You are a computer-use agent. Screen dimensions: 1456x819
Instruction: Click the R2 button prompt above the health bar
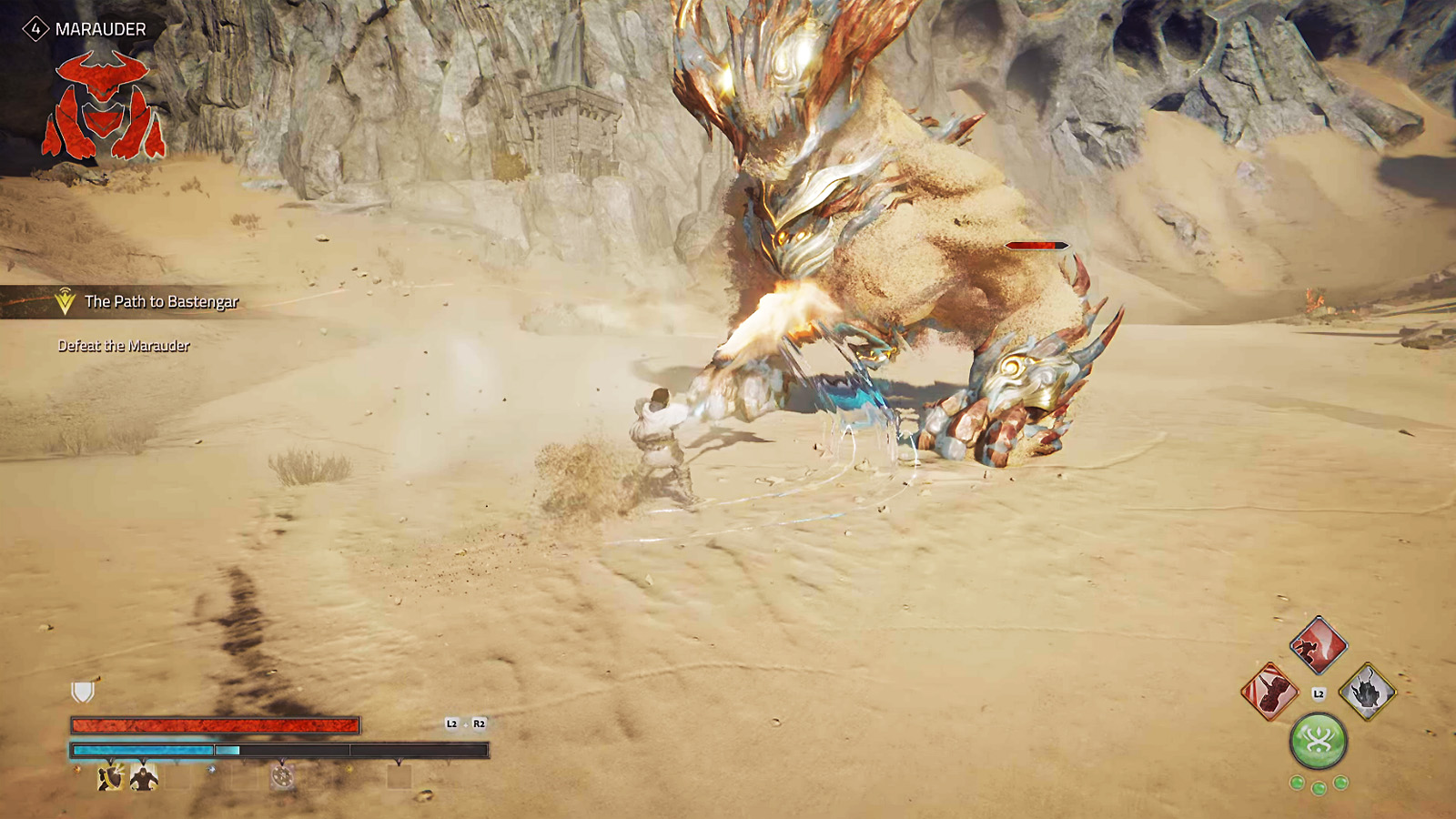tap(480, 723)
